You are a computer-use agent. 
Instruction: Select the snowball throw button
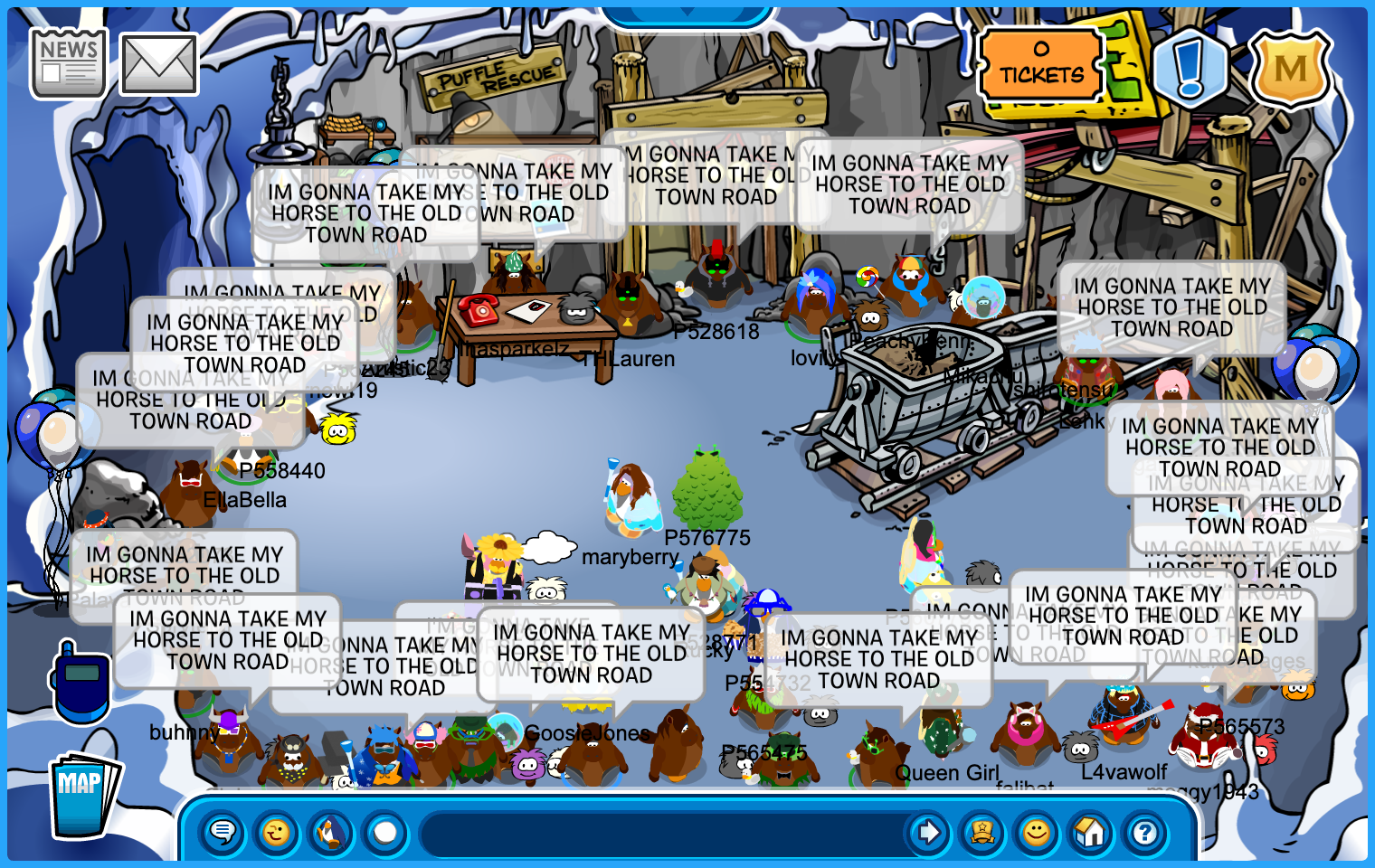(x=385, y=832)
